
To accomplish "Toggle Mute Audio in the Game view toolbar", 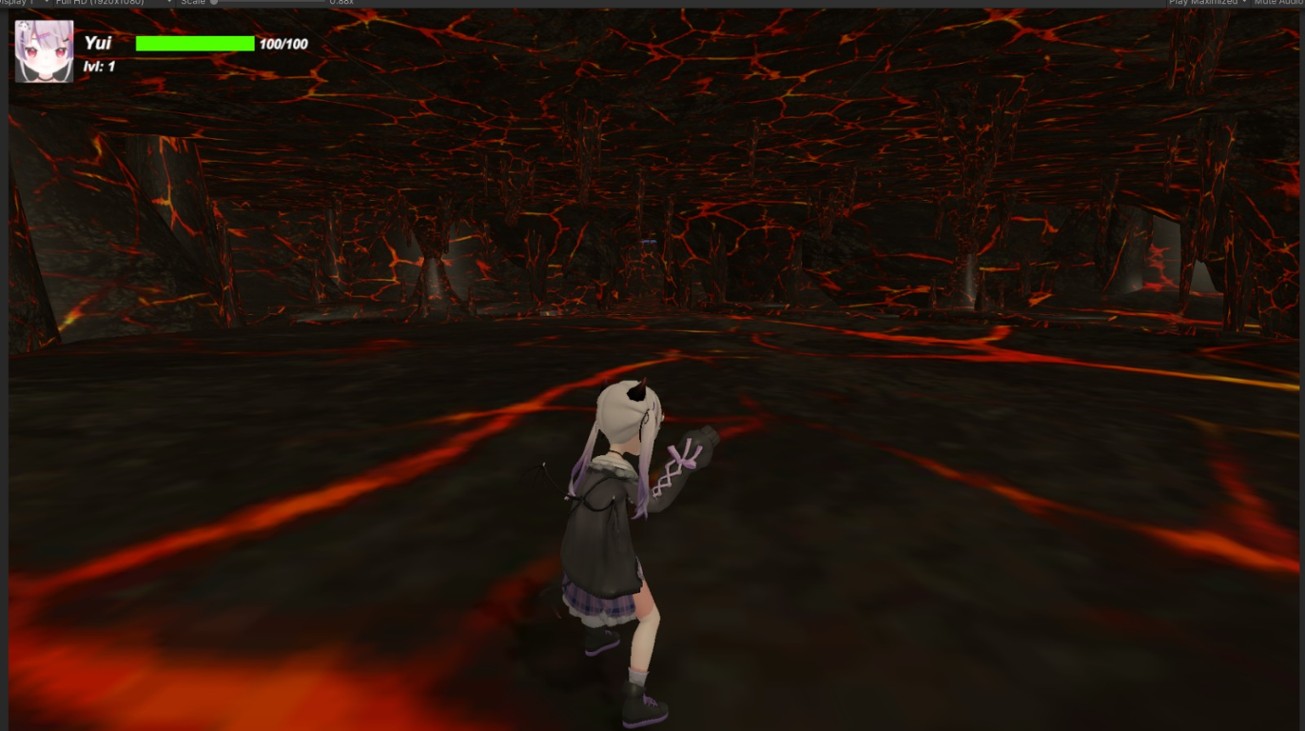I will coord(1278,2).
